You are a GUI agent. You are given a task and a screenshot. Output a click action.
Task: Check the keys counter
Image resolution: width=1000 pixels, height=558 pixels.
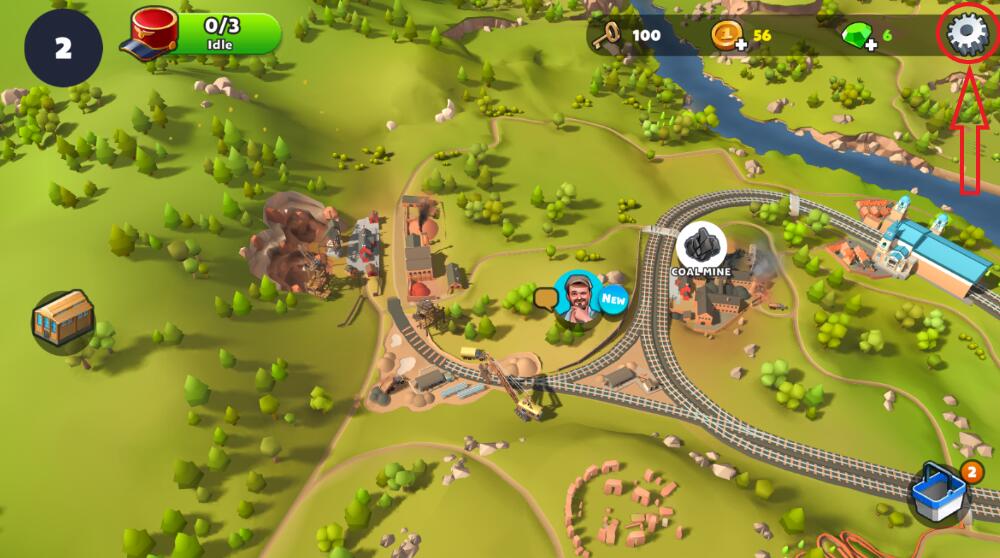(626, 36)
